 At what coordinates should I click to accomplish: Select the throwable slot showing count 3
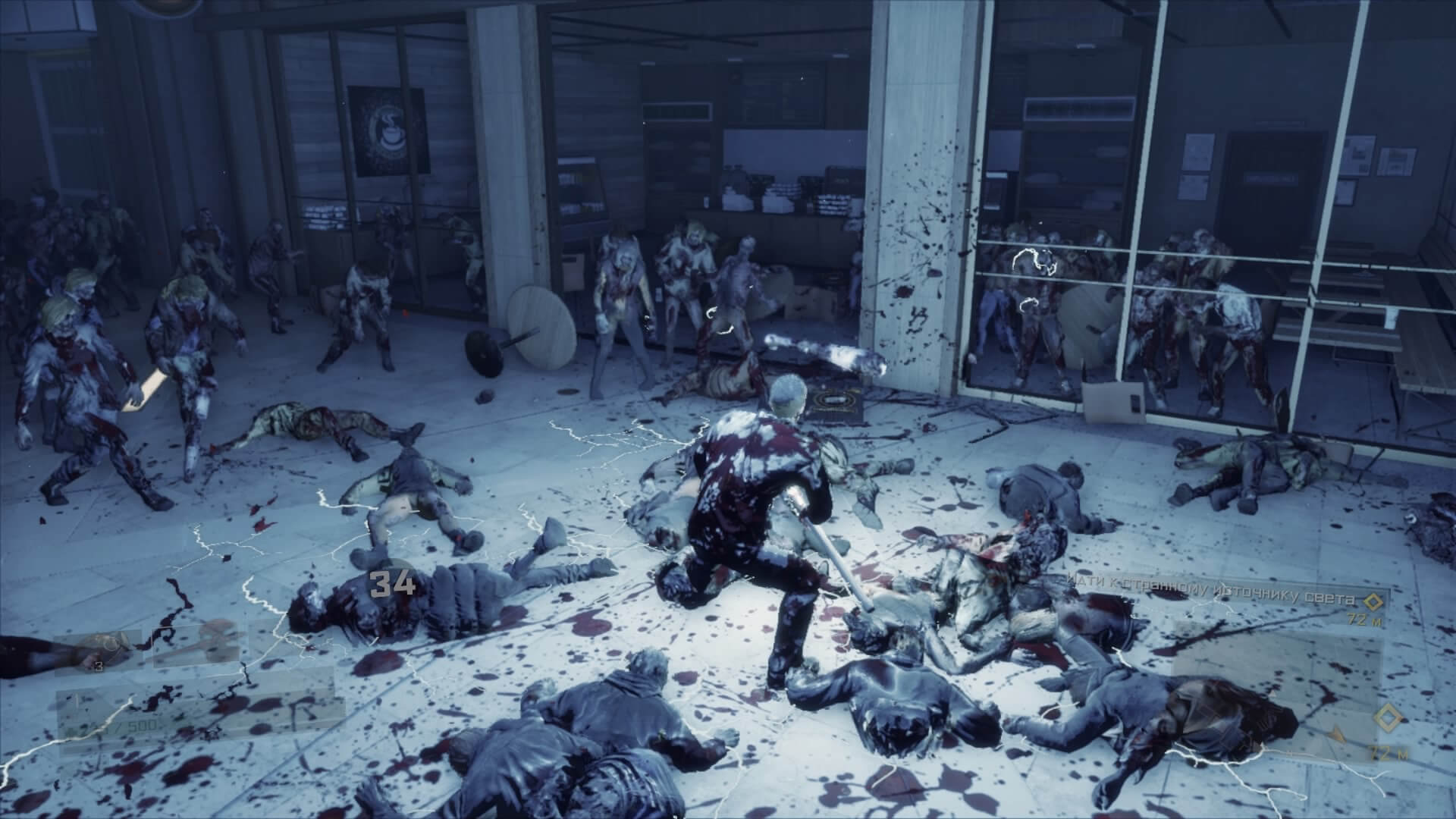pos(102,651)
